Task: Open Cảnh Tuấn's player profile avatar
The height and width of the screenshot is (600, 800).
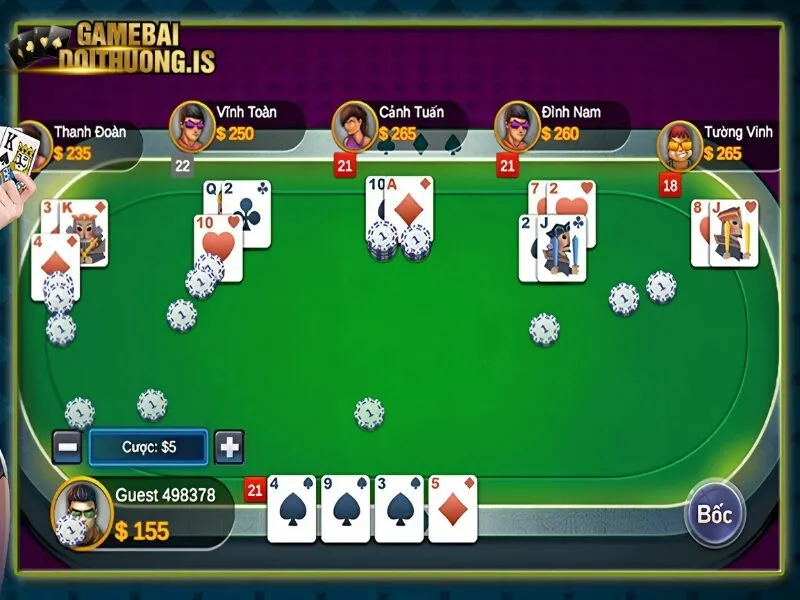Action: tap(353, 125)
